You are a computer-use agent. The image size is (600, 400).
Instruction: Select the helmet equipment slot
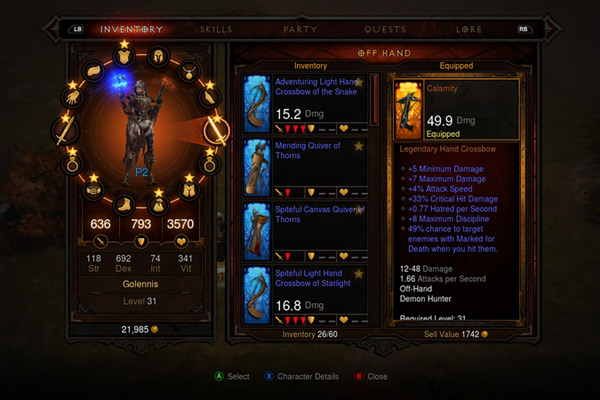[x=159, y=56]
